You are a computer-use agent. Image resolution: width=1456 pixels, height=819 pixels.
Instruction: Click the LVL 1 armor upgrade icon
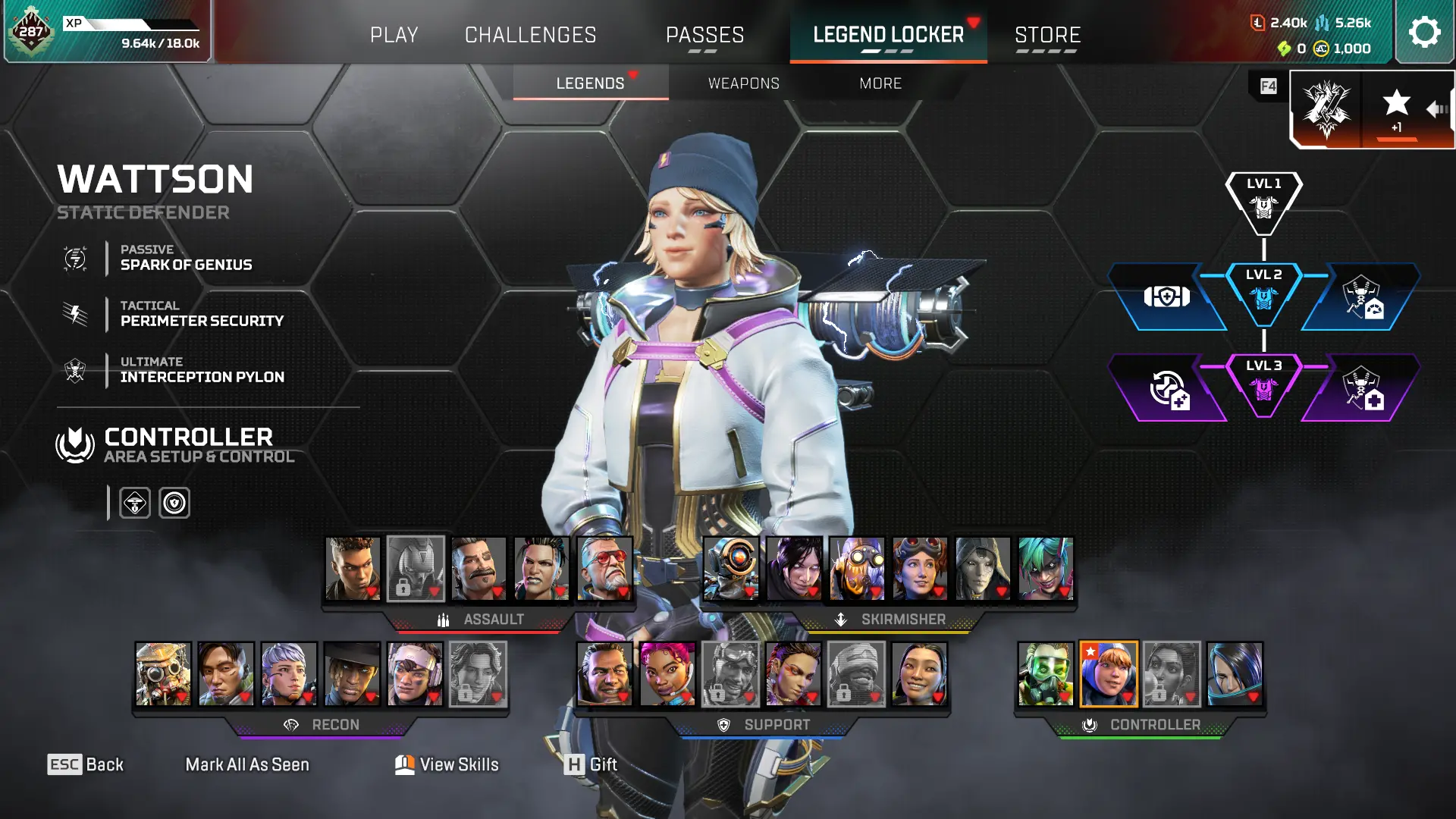1263,205
